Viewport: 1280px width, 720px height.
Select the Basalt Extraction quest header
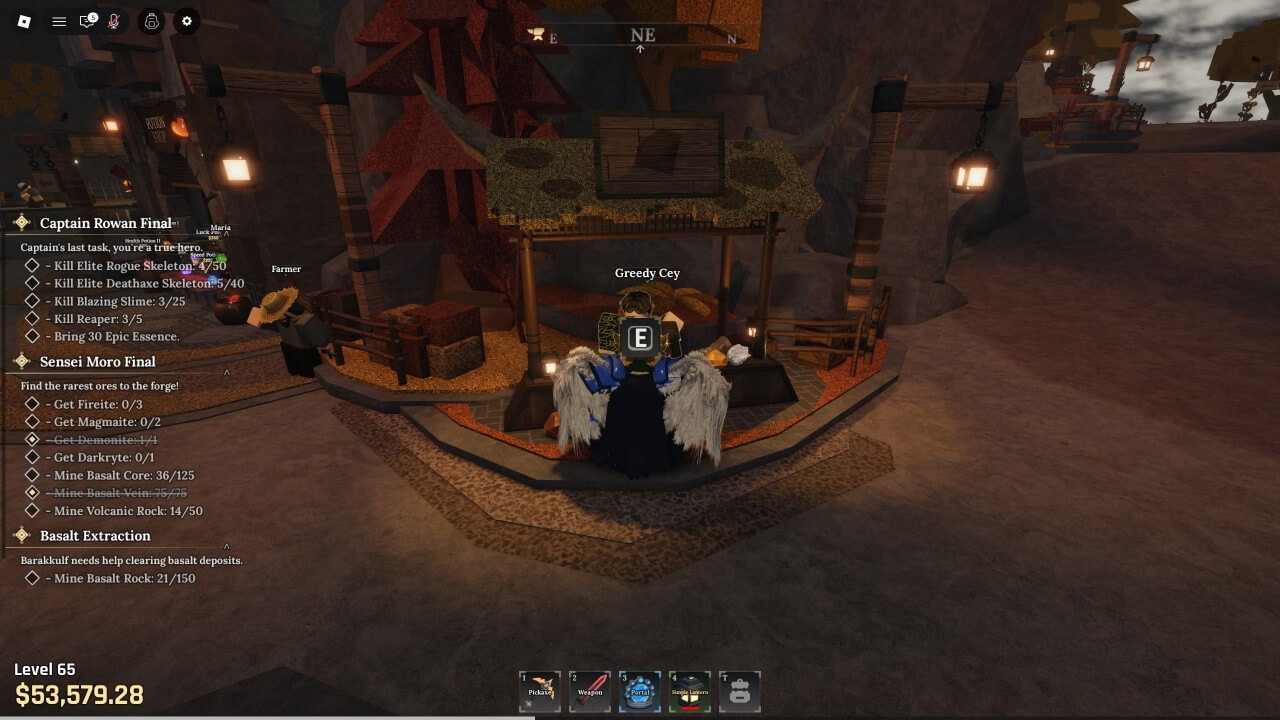click(x=95, y=535)
